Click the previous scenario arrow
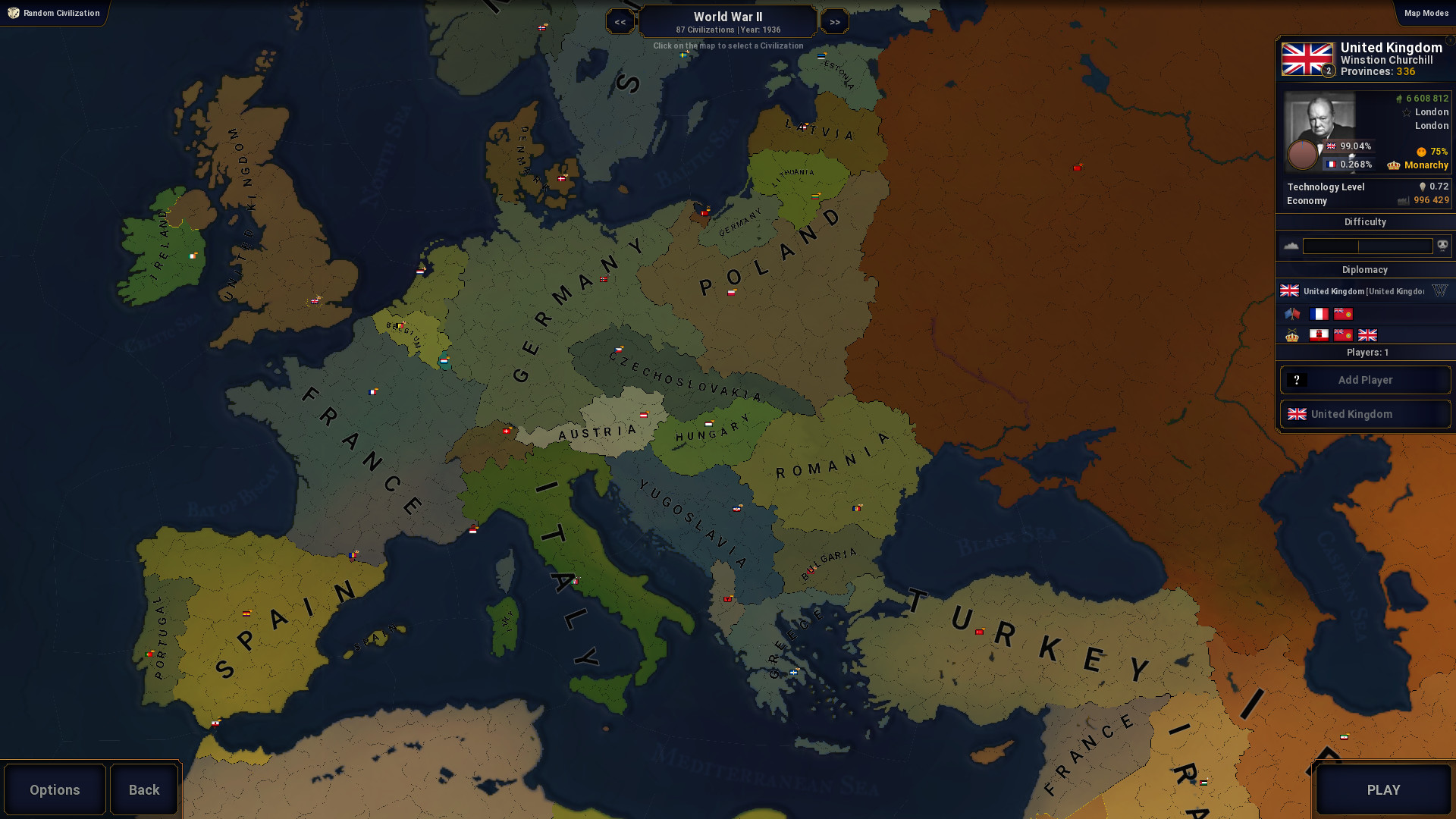The image size is (1456, 819). click(x=620, y=21)
